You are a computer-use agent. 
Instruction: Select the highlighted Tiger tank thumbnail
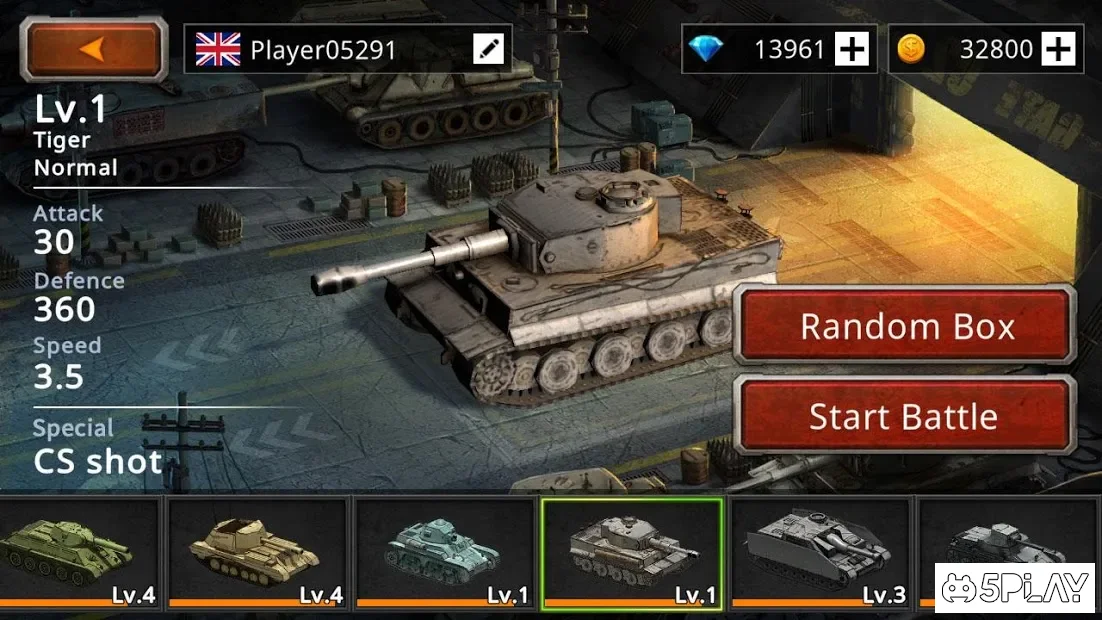click(632, 553)
